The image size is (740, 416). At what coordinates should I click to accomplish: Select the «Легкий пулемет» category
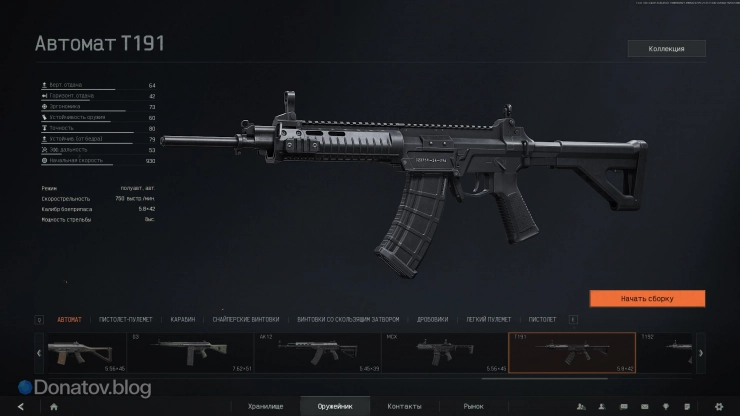tap(489, 319)
